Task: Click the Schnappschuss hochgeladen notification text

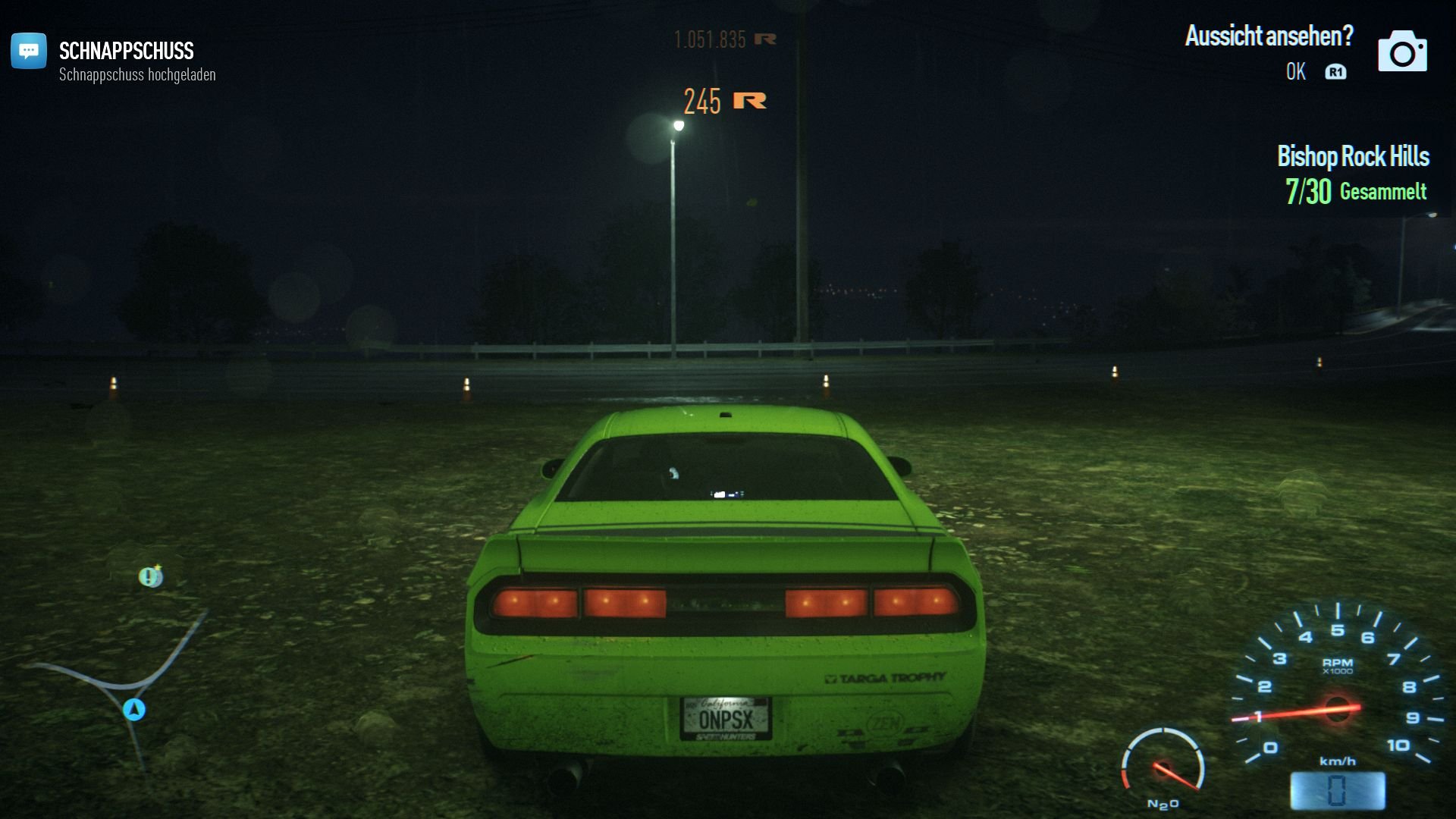Action: (x=136, y=75)
